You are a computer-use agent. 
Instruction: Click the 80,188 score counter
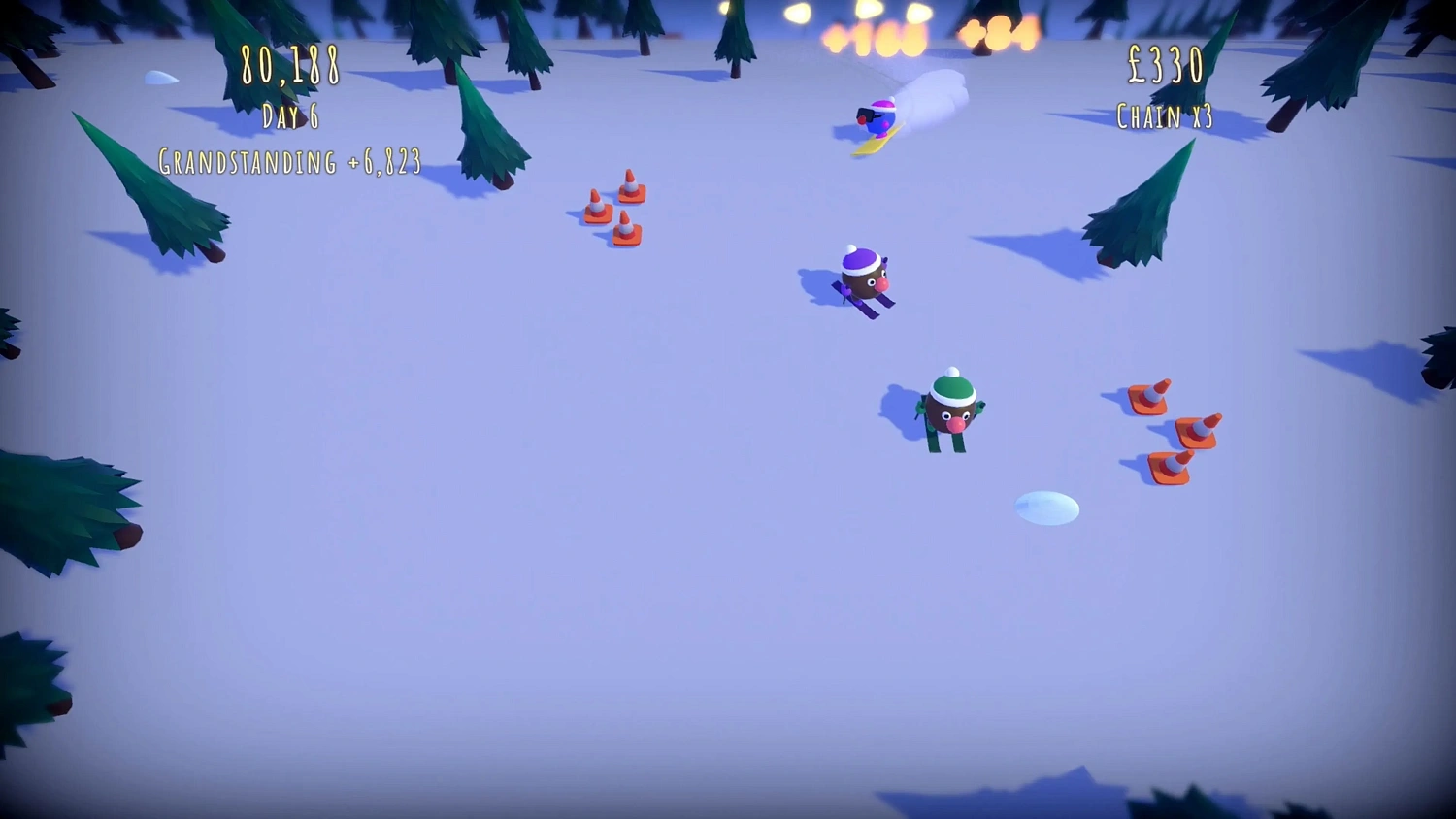pyautogui.click(x=288, y=66)
